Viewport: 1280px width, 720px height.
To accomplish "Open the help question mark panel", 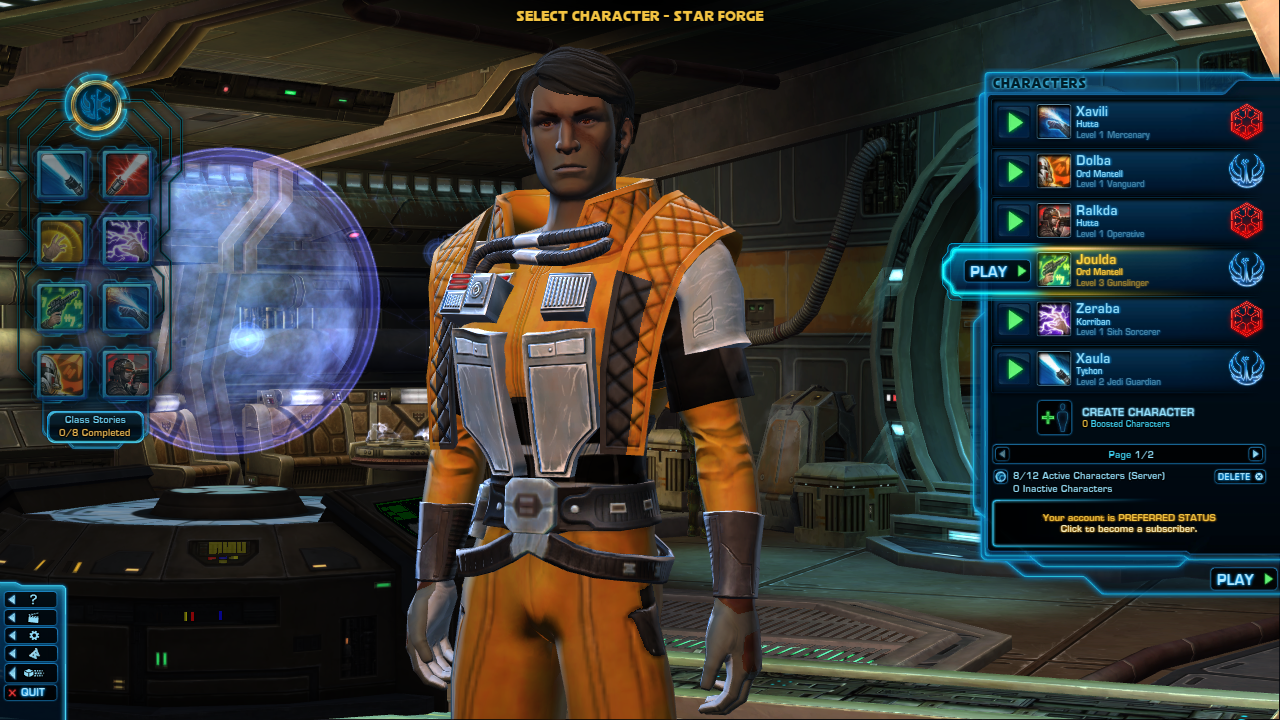I will click(x=31, y=599).
